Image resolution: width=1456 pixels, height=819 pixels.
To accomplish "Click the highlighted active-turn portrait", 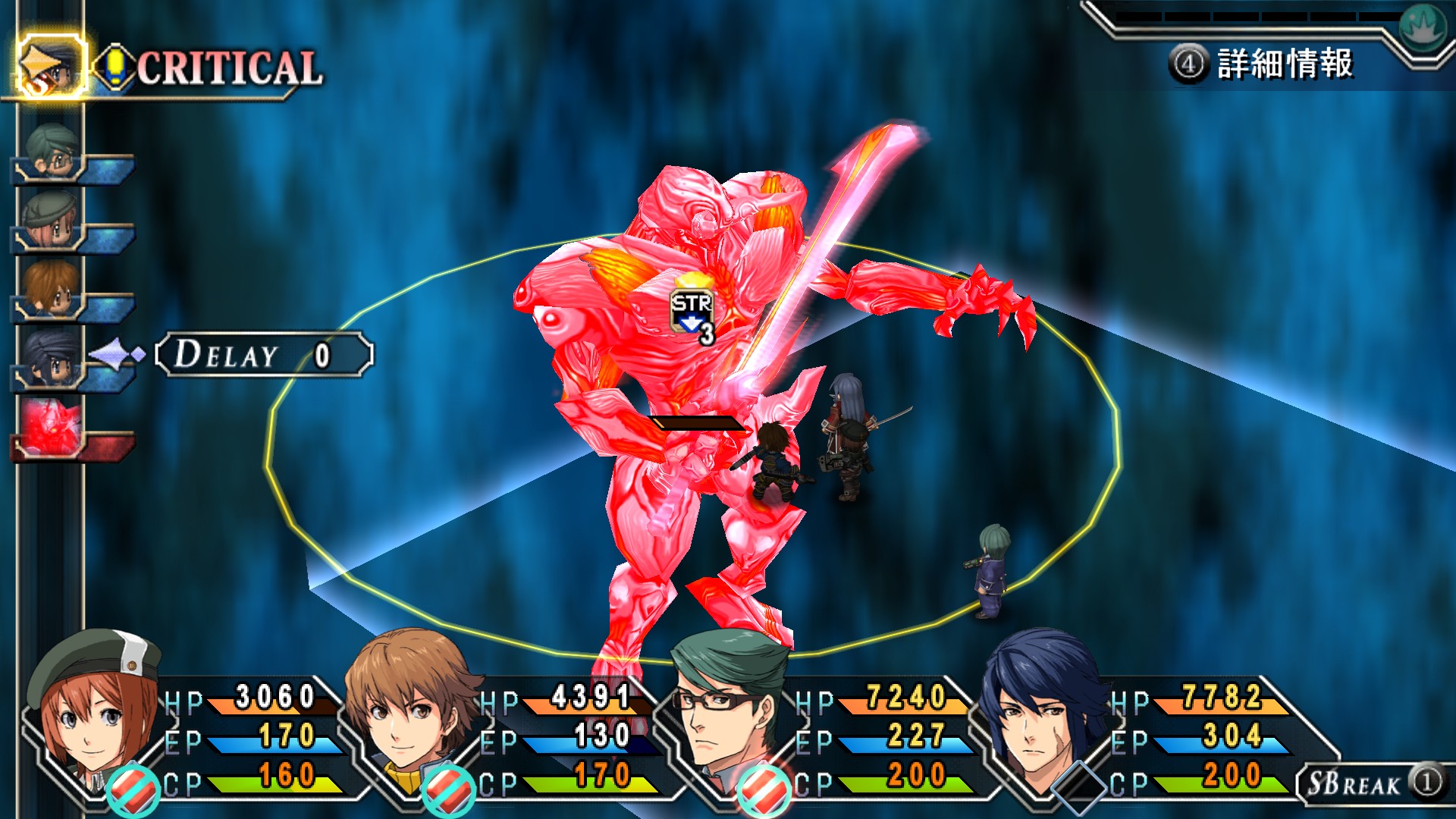I will (x=50, y=67).
